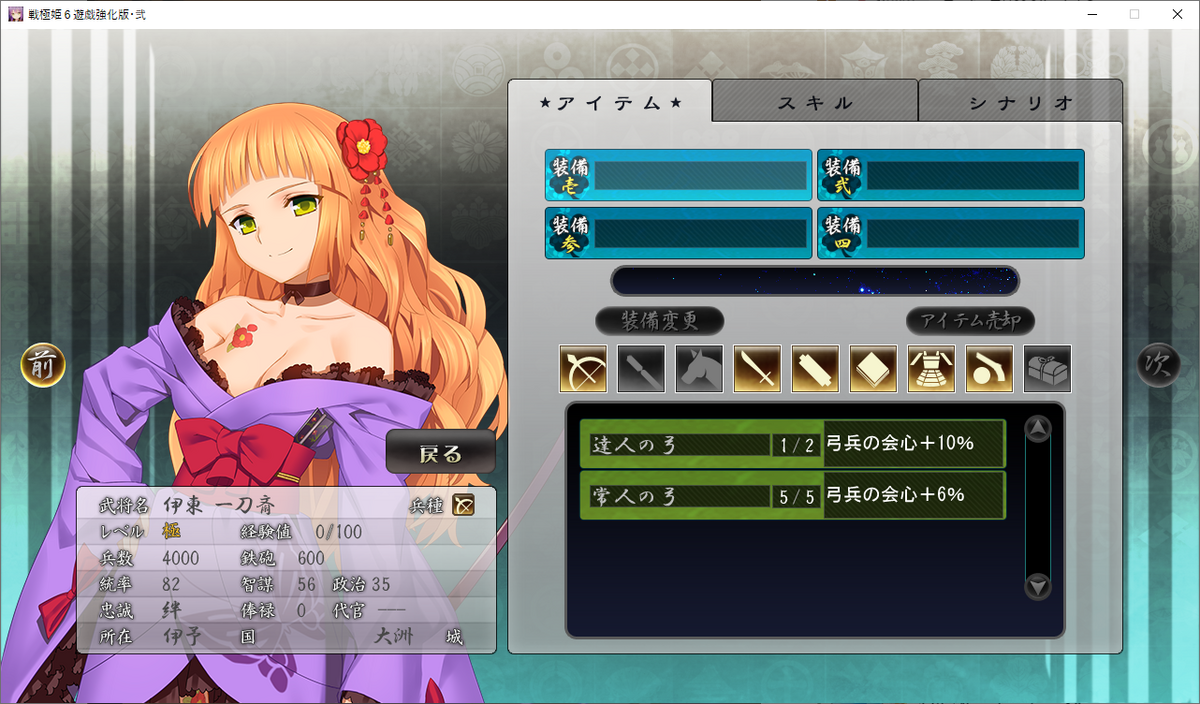Select the アイテム tab
Image resolution: width=1200 pixels, height=704 pixels.
pyautogui.click(x=610, y=102)
